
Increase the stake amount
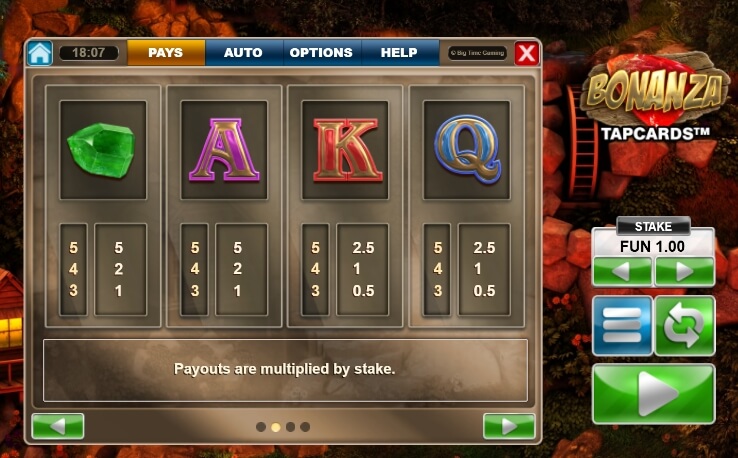(685, 271)
